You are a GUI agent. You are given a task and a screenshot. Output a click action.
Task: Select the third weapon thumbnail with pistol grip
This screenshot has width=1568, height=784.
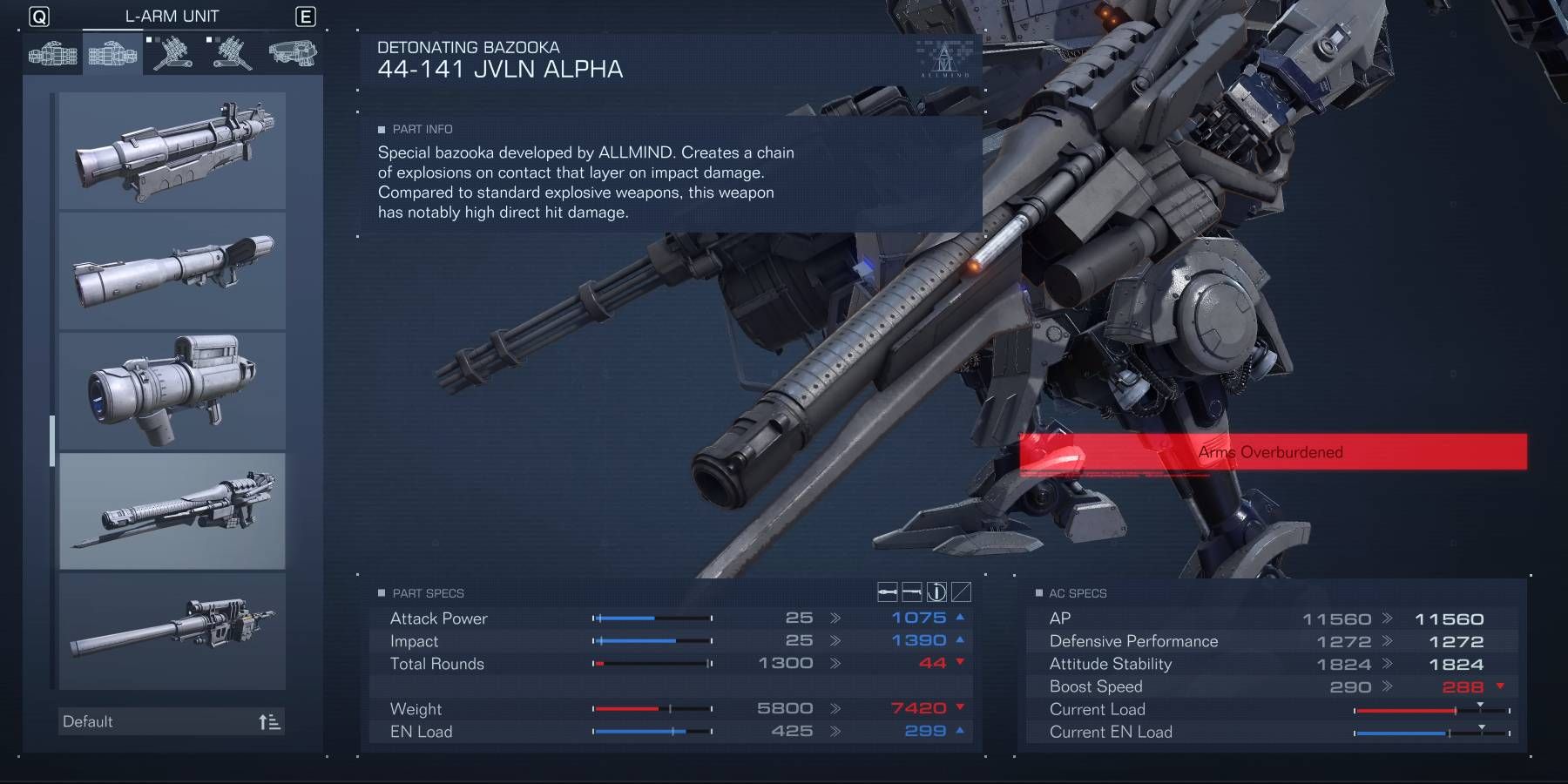click(172, 390)
